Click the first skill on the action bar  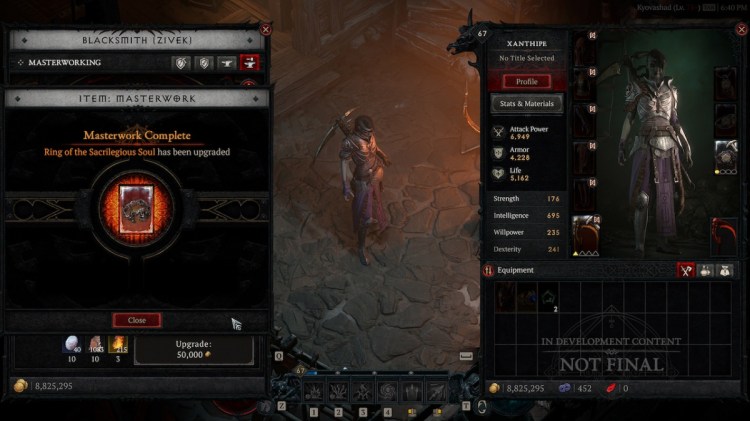click(x=314, y=392)
